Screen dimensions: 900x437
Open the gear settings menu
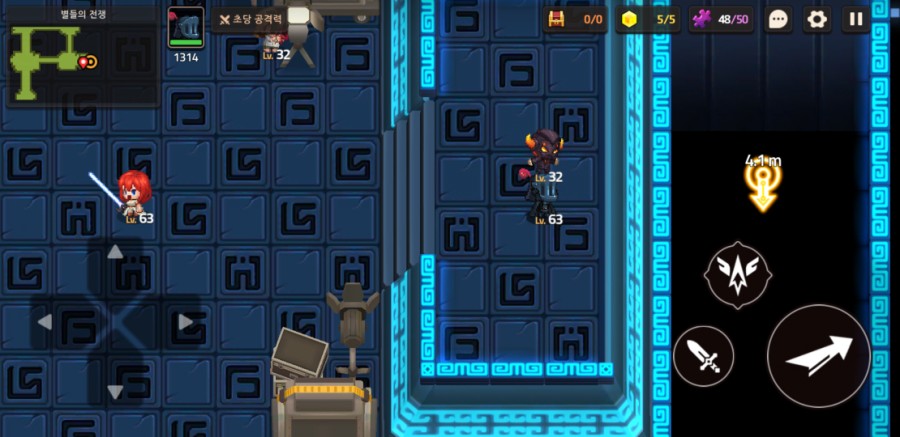click(817, 19)
